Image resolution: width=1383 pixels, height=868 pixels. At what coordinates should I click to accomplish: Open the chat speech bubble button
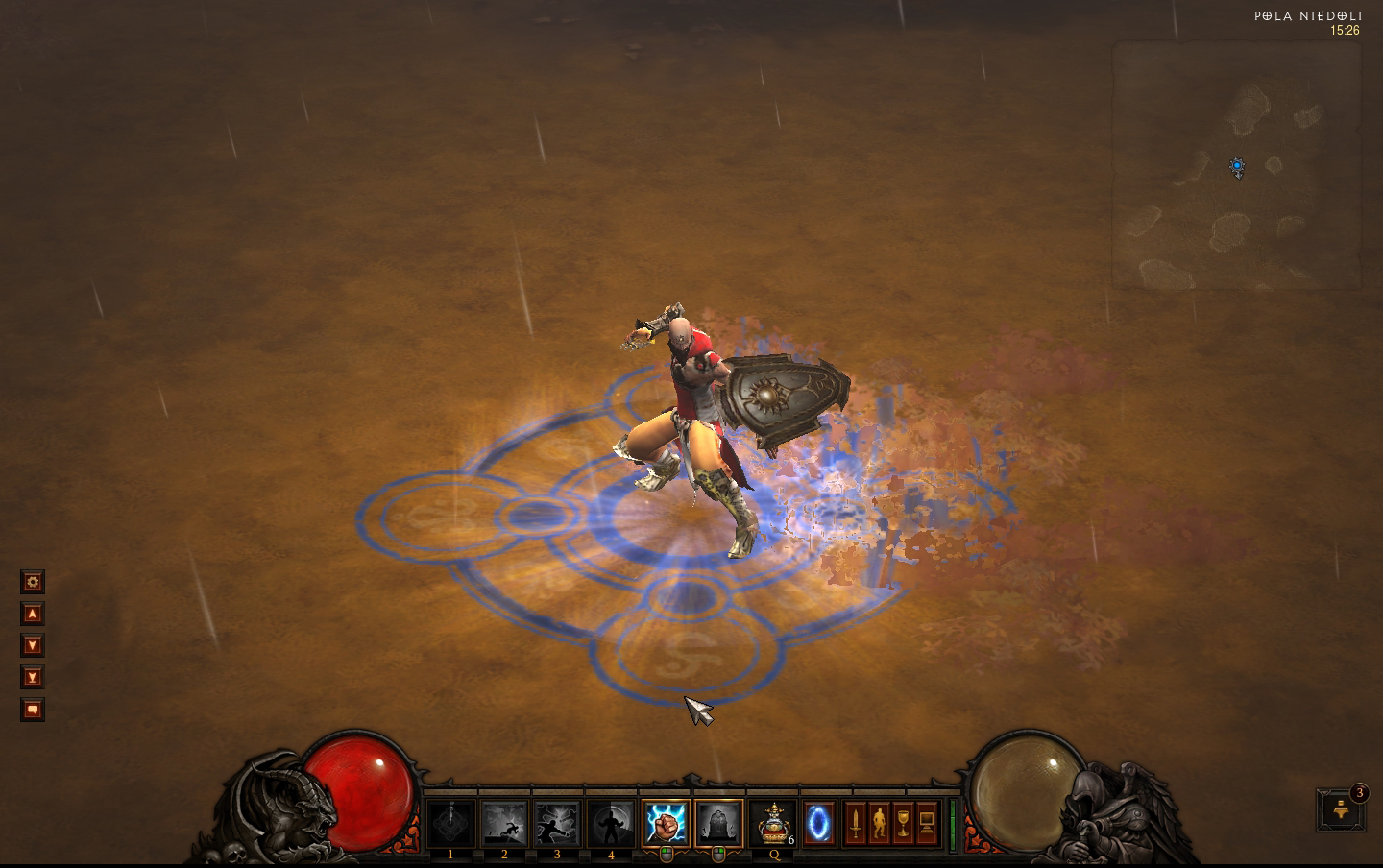[33, 710]
